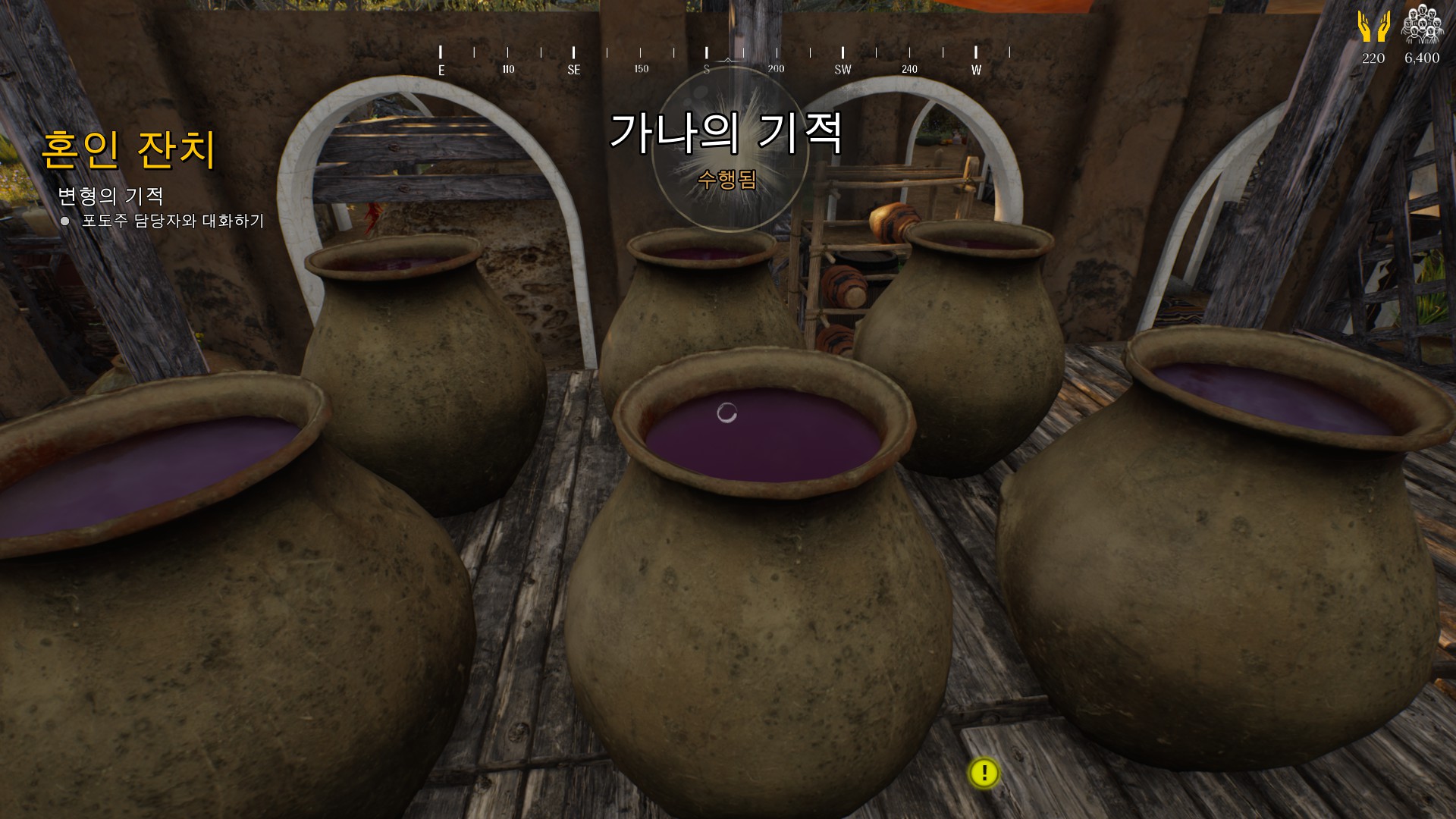Click the 가나의 기적 miracle emblem

(x=728, y=148)
